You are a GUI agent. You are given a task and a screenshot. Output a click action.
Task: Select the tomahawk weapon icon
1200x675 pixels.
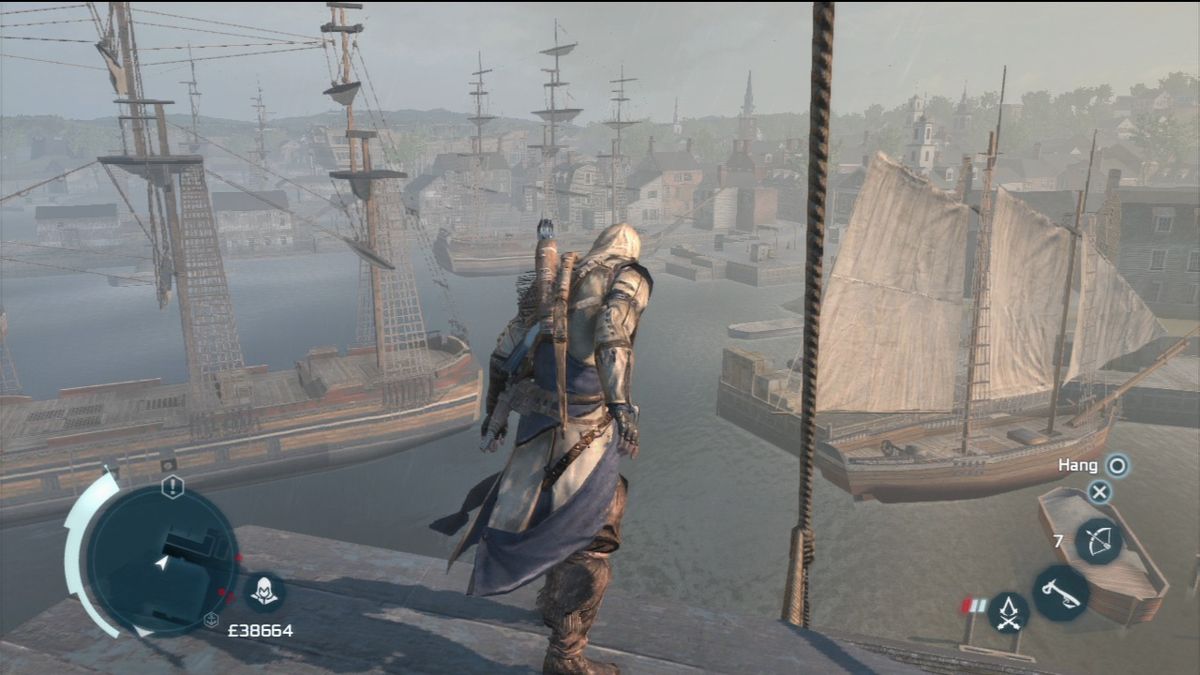[x=1060, y=592]
